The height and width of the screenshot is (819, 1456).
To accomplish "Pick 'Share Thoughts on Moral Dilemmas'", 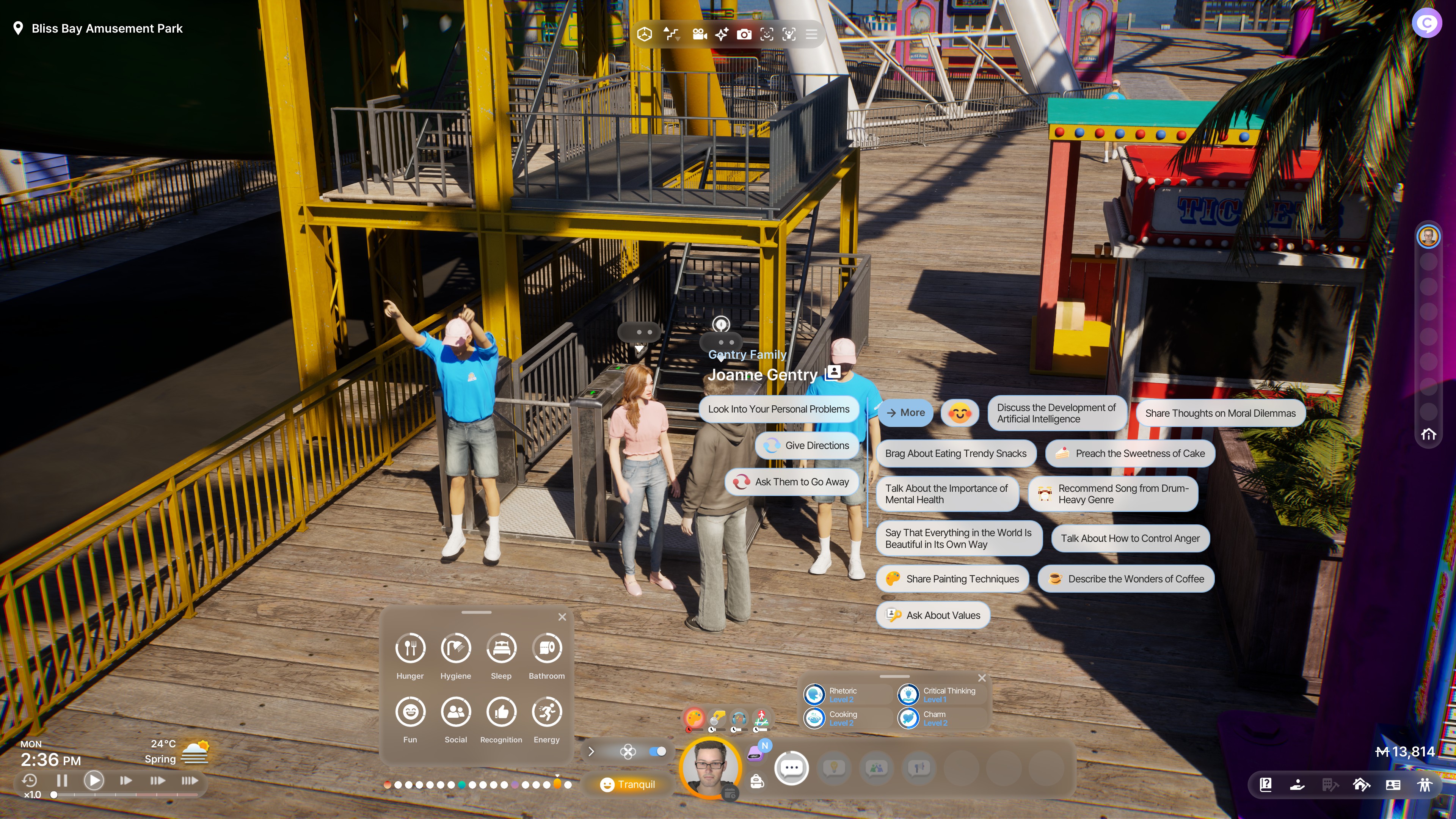I will pyautogui.click(x=1220, y=413).
